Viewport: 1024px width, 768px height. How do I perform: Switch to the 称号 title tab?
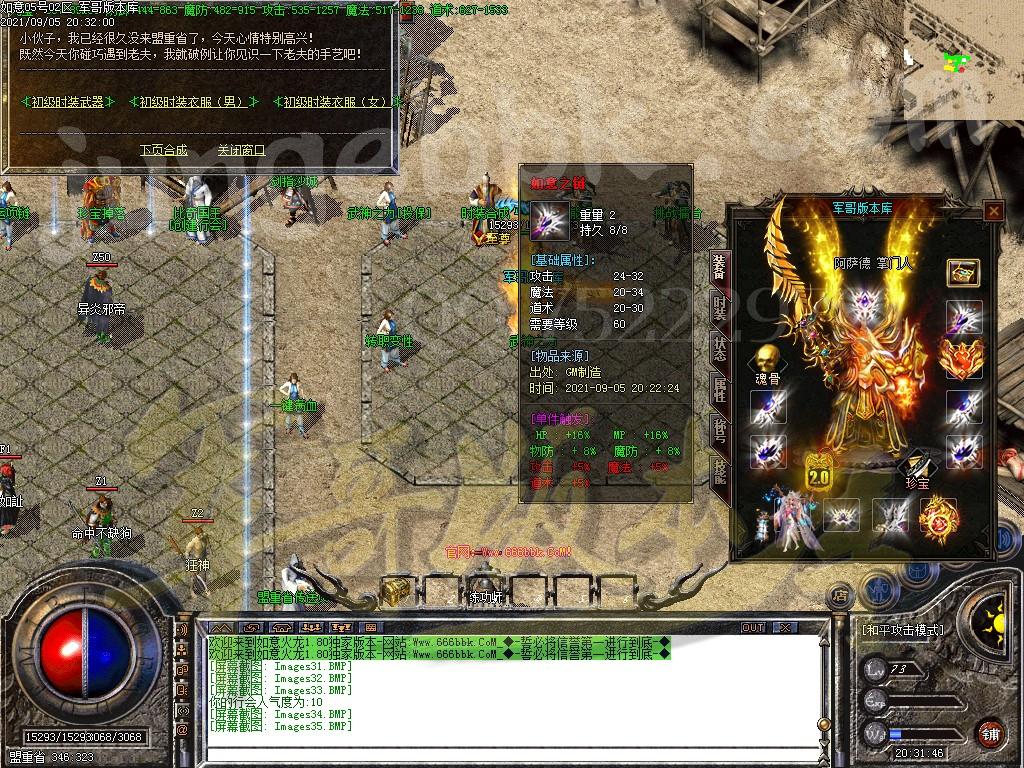point(719,431)
